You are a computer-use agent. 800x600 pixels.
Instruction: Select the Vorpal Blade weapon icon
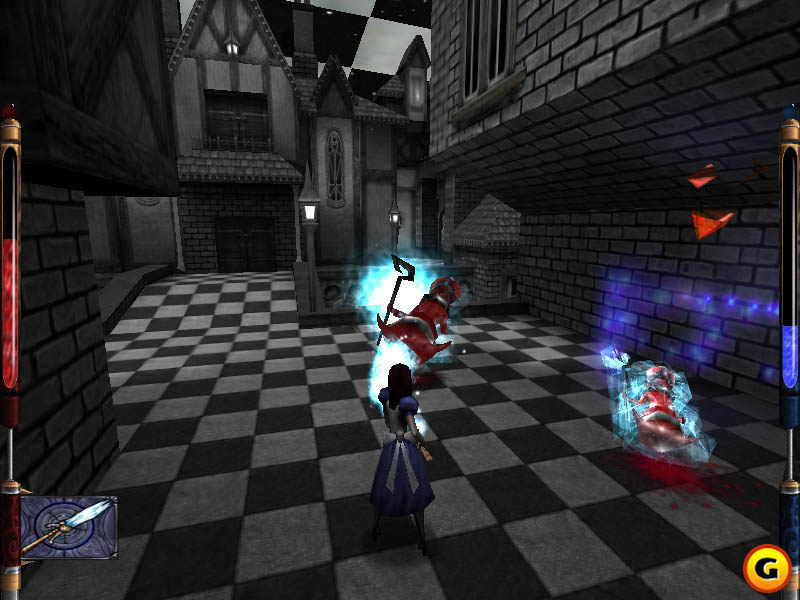tap(68, 527)
